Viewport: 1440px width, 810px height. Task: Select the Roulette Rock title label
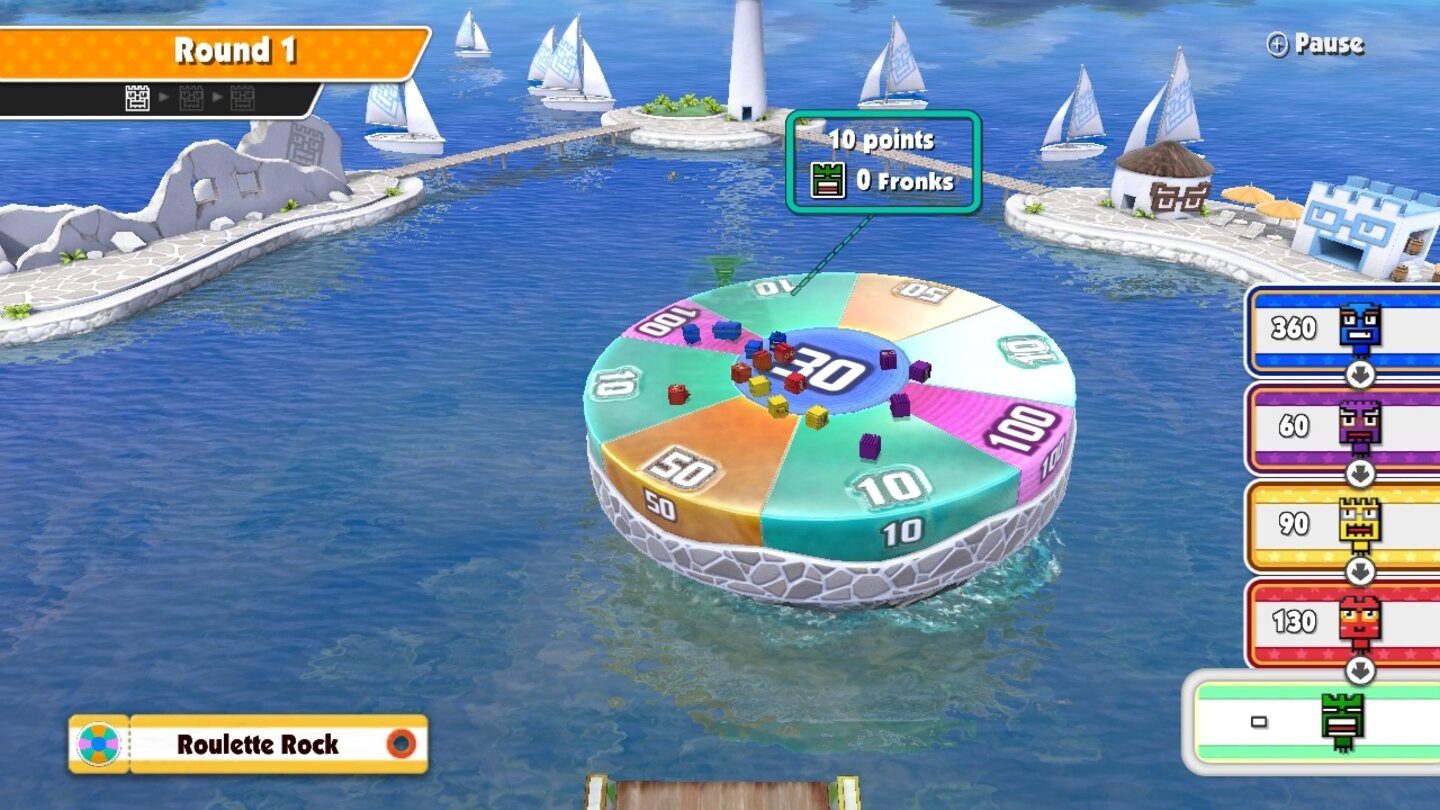pos(258,744)
